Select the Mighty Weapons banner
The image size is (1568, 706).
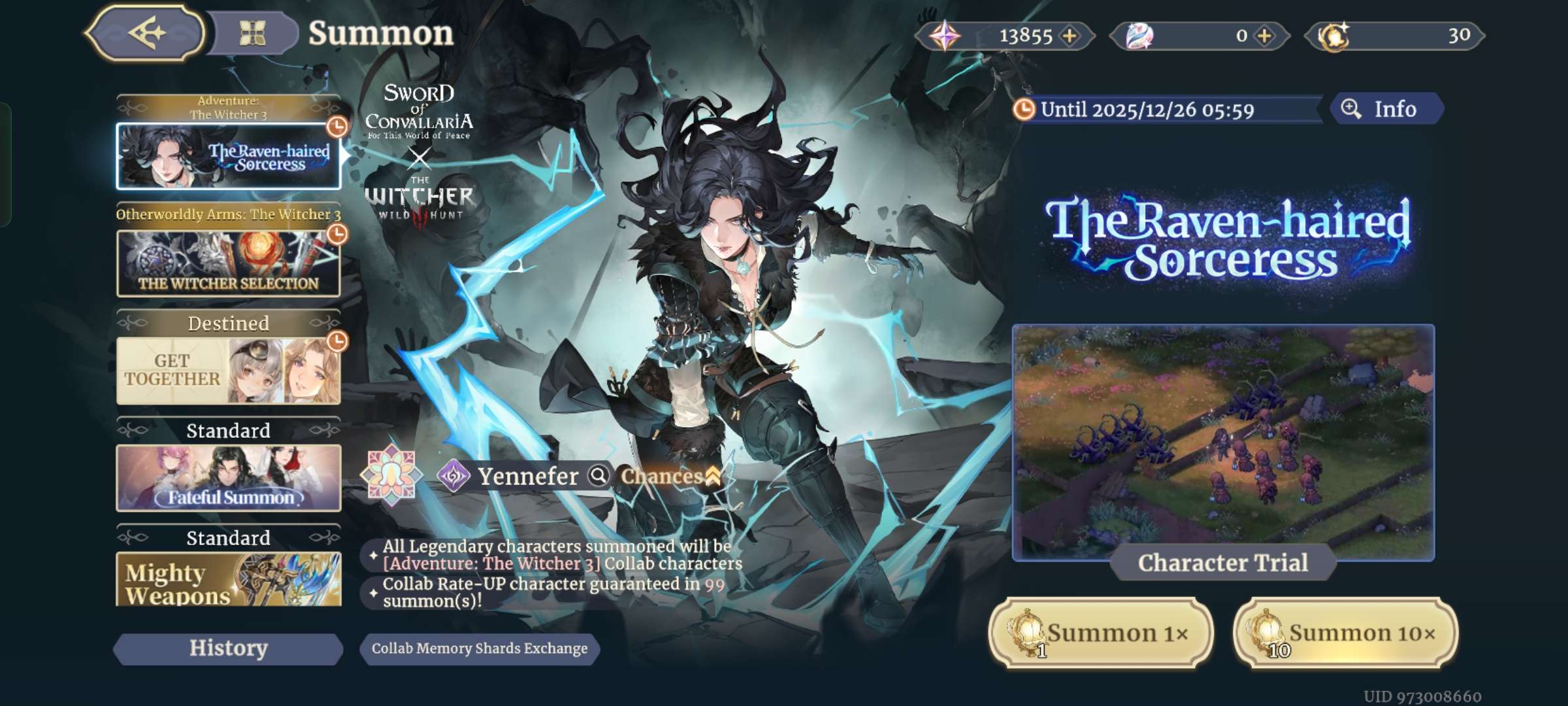pyautogui.click(x=228, y=579)
